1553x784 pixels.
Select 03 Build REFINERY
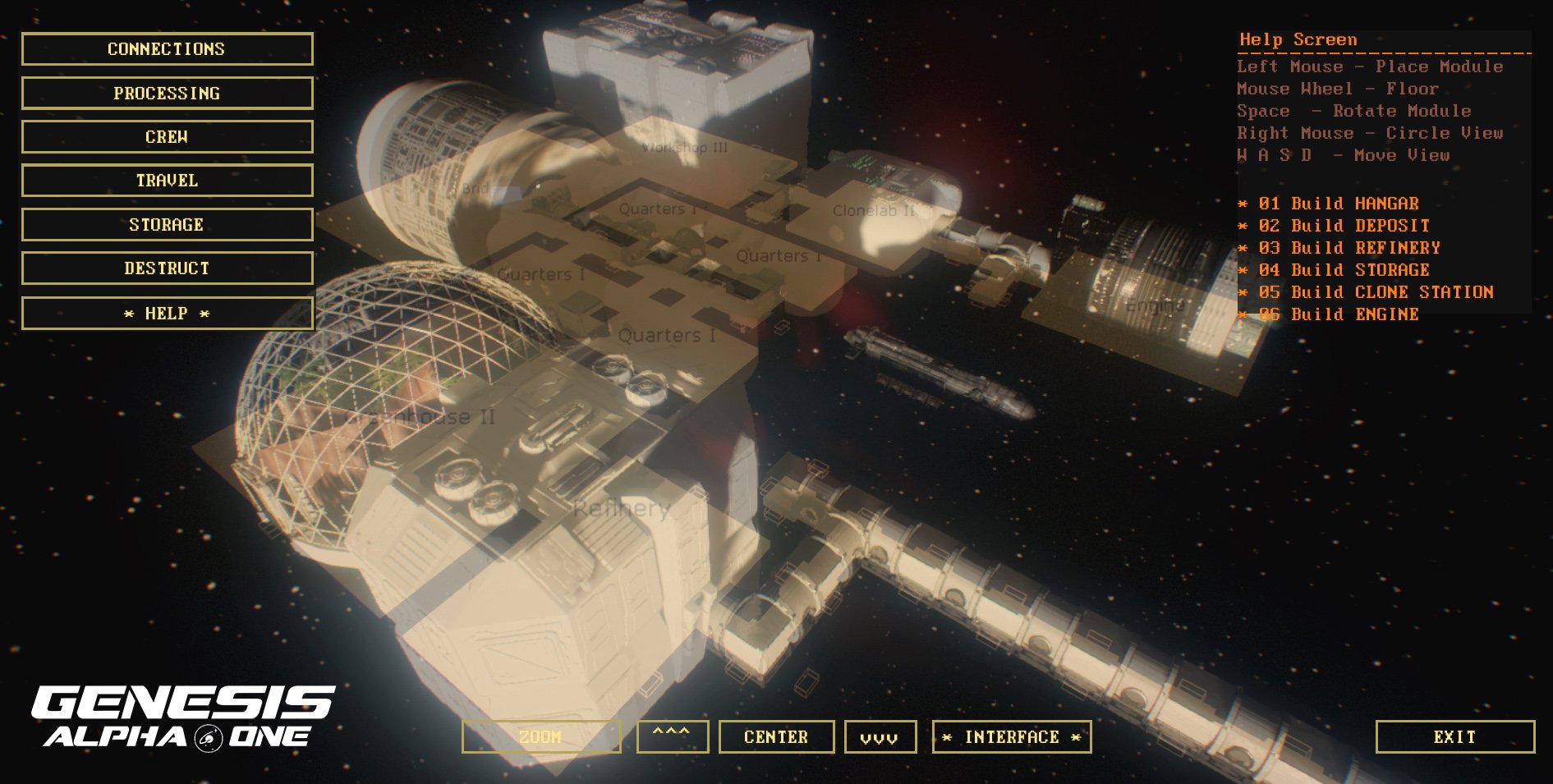pyautogui.click(x=1339, y=247)
